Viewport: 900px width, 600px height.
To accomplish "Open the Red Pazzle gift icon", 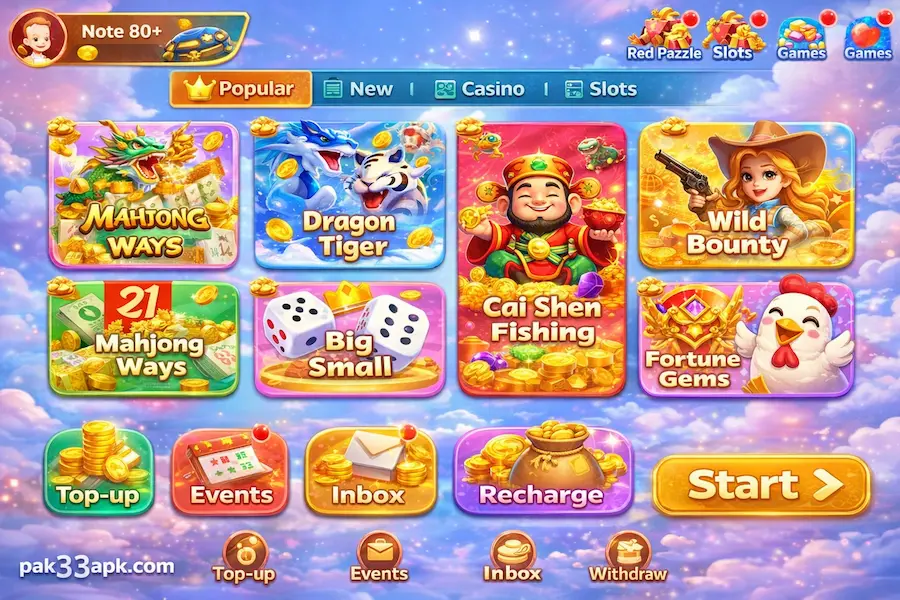I will click(664, 35).
